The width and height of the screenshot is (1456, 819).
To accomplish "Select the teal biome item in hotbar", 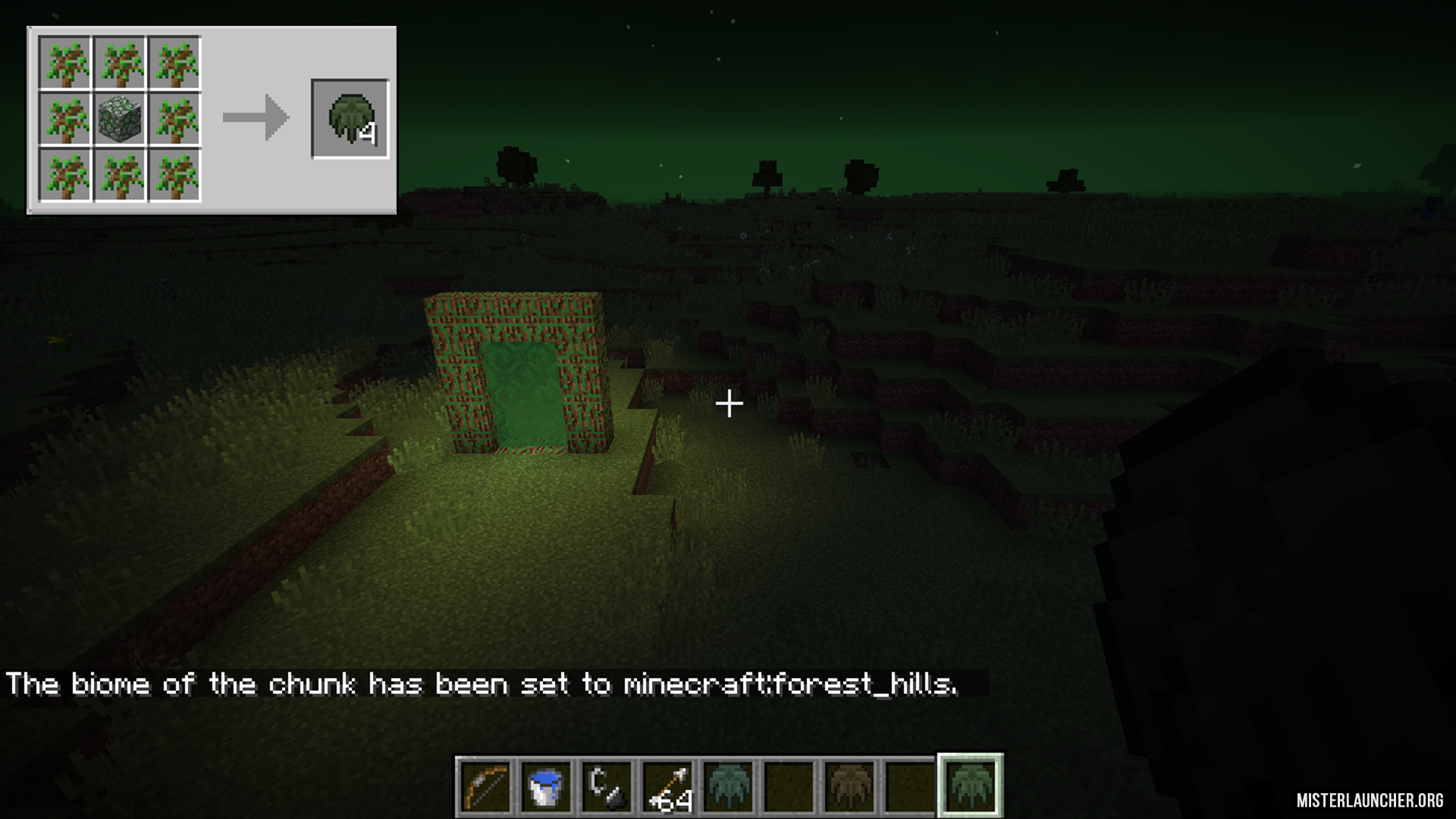I will pos(729,786).
